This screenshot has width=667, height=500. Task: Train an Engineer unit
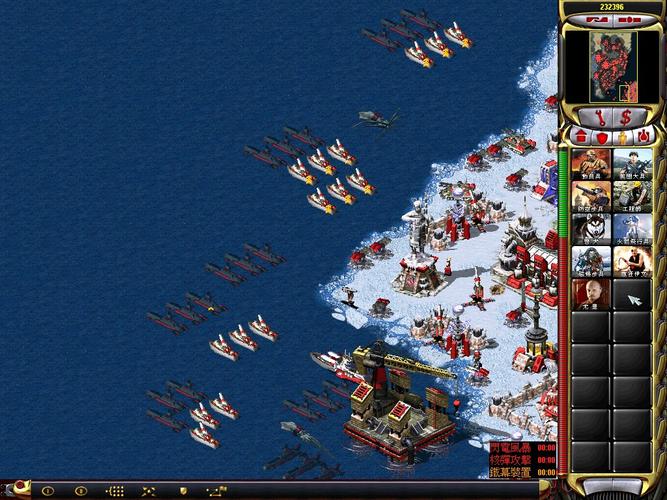[x=632, y=196]
